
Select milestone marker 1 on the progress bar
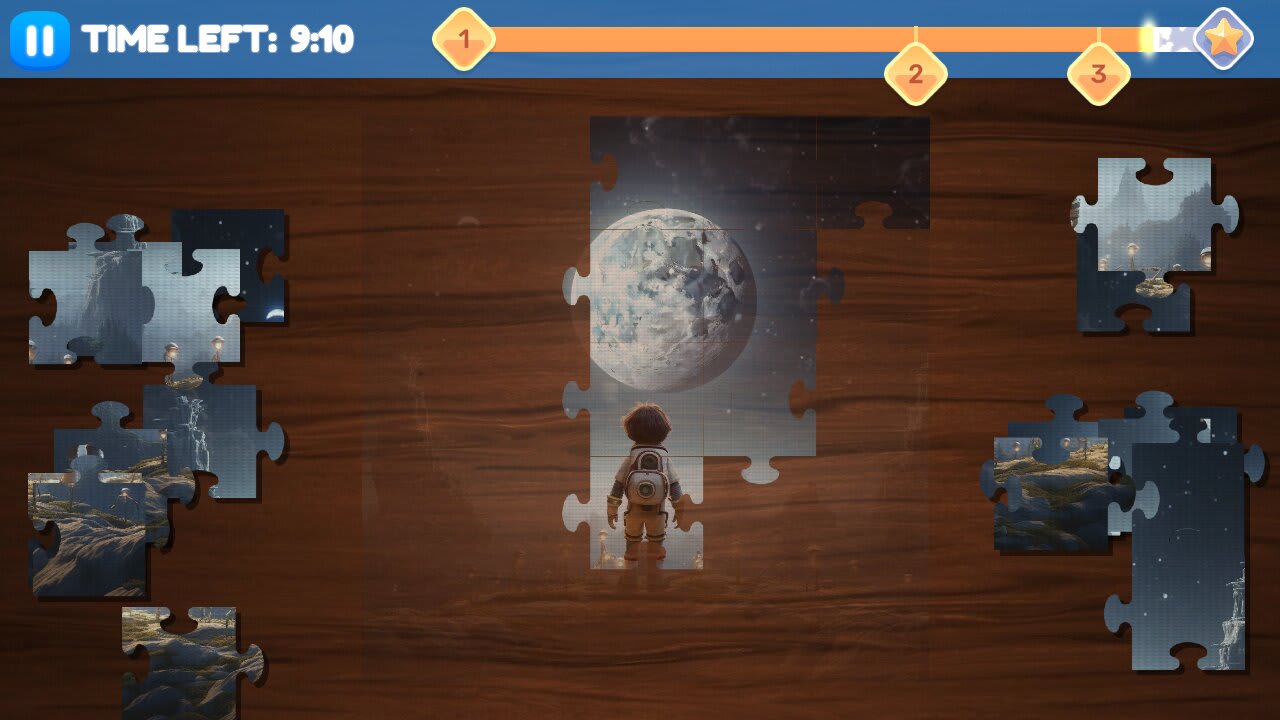click(464, 38)
